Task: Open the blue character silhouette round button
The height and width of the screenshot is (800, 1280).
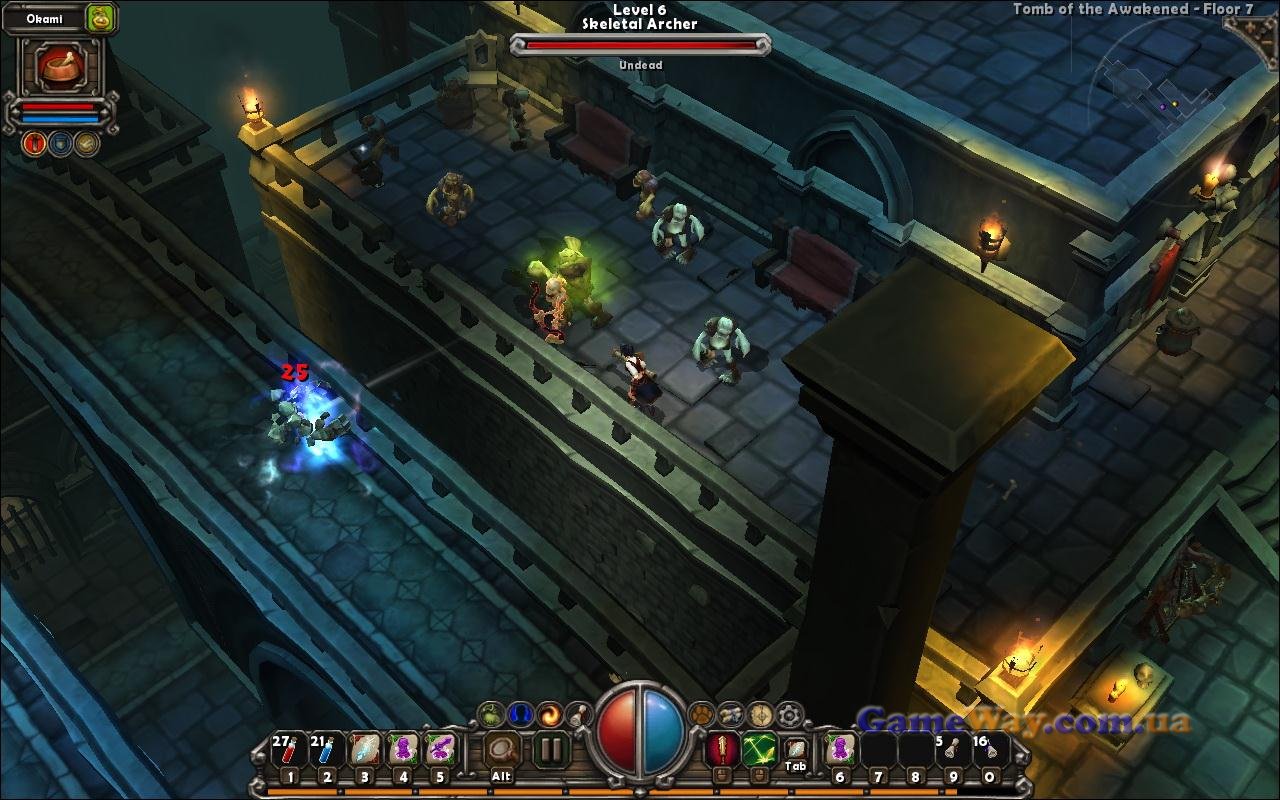Action: tap(520, 714)
